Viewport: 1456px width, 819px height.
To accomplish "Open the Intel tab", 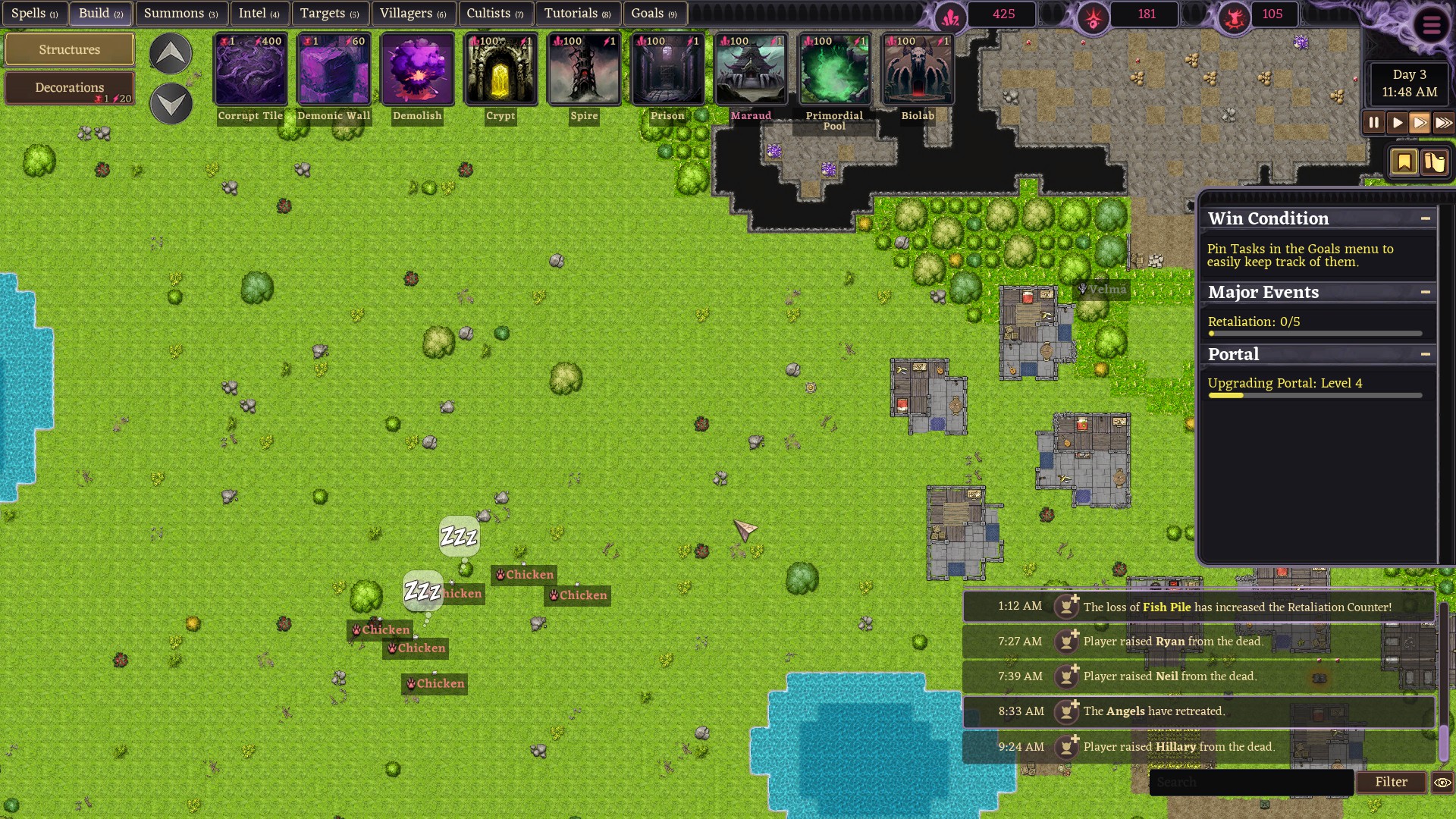I will (259, 14).
